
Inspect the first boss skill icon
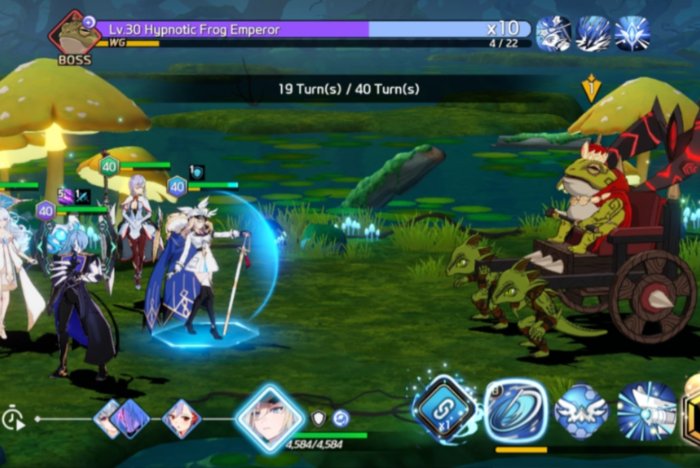[554, 33]
